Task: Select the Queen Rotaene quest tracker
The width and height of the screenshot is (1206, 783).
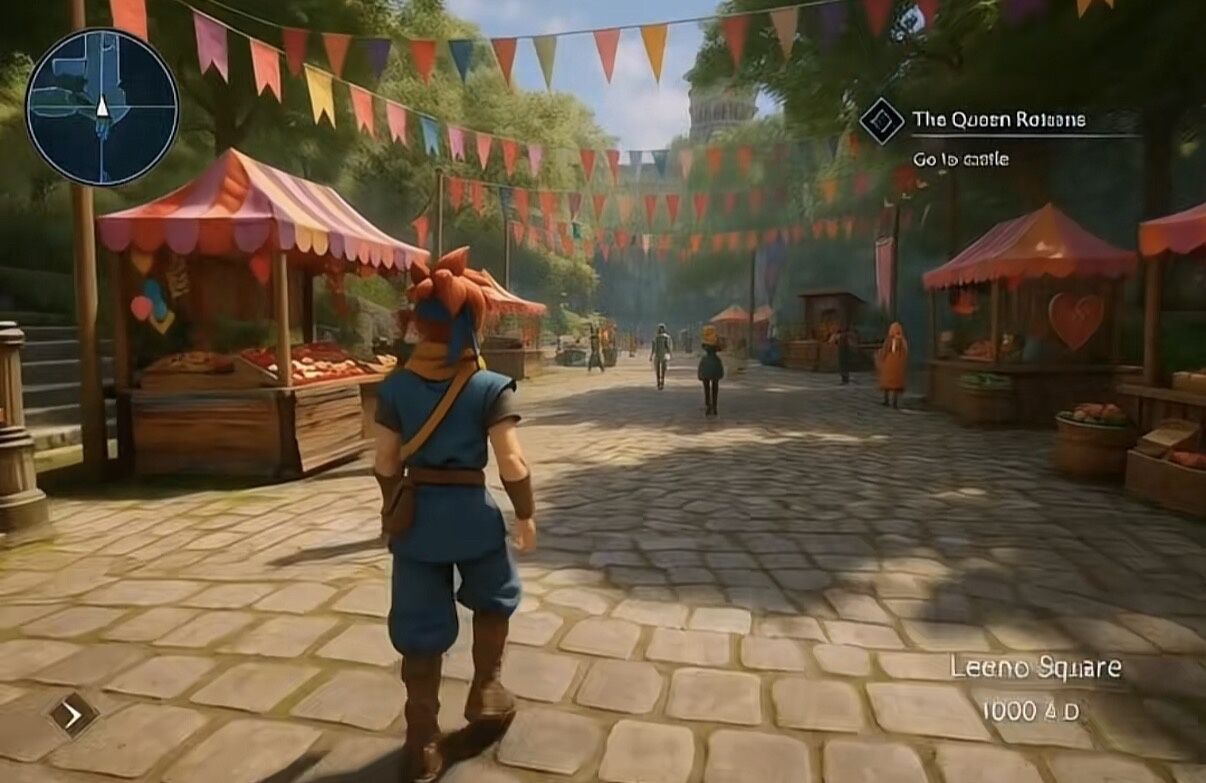Action: (x=998, y=120)
